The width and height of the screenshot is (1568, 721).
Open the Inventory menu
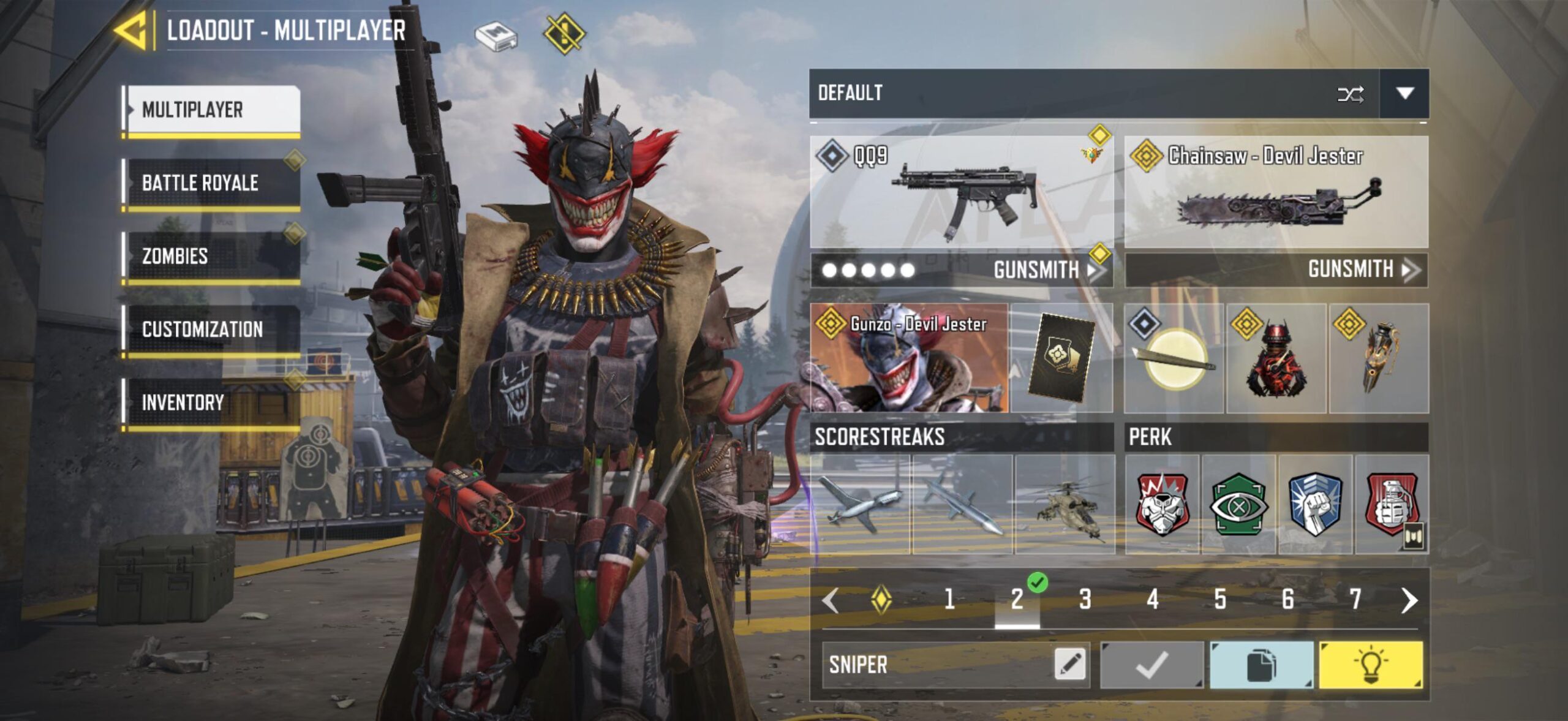(x=211, y=402)
